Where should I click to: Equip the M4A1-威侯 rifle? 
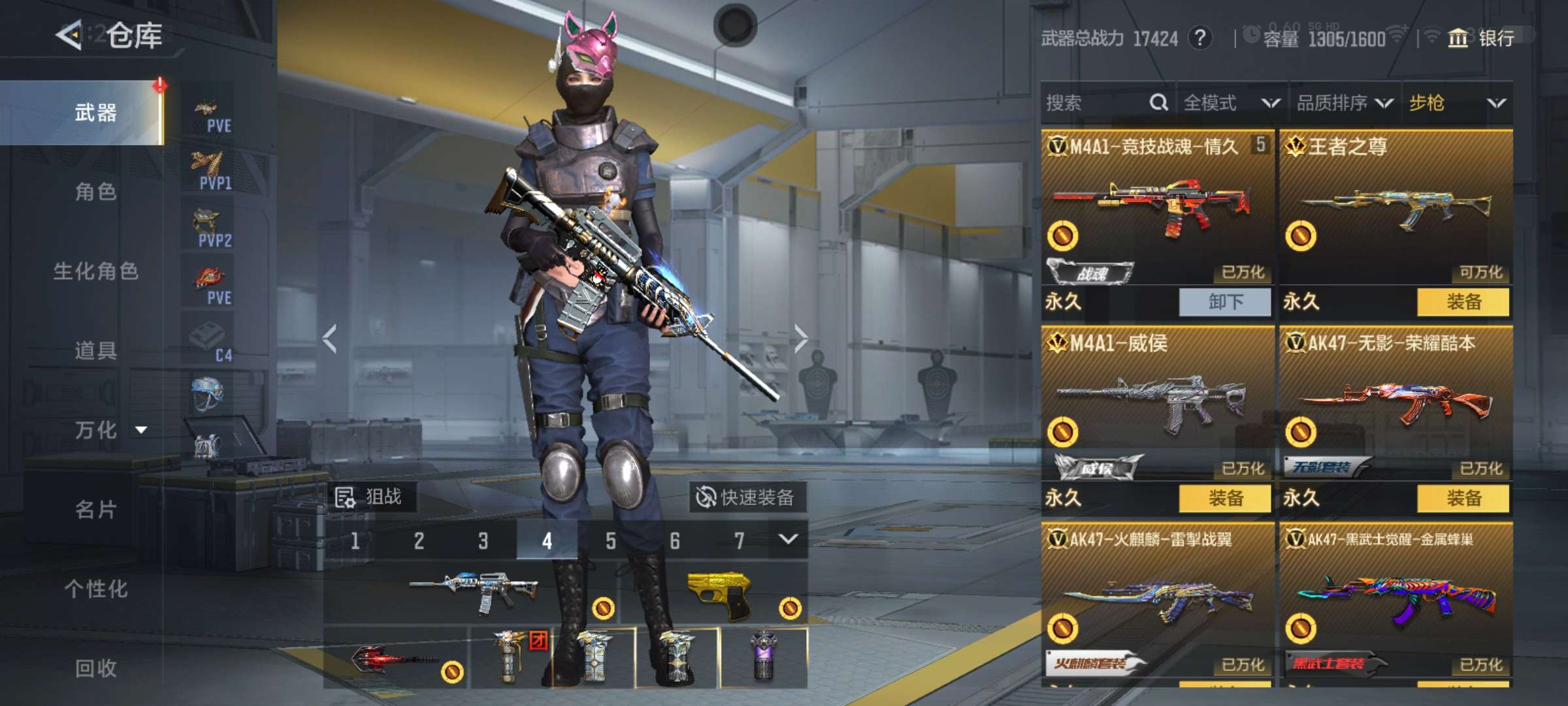click(1225, 498)
